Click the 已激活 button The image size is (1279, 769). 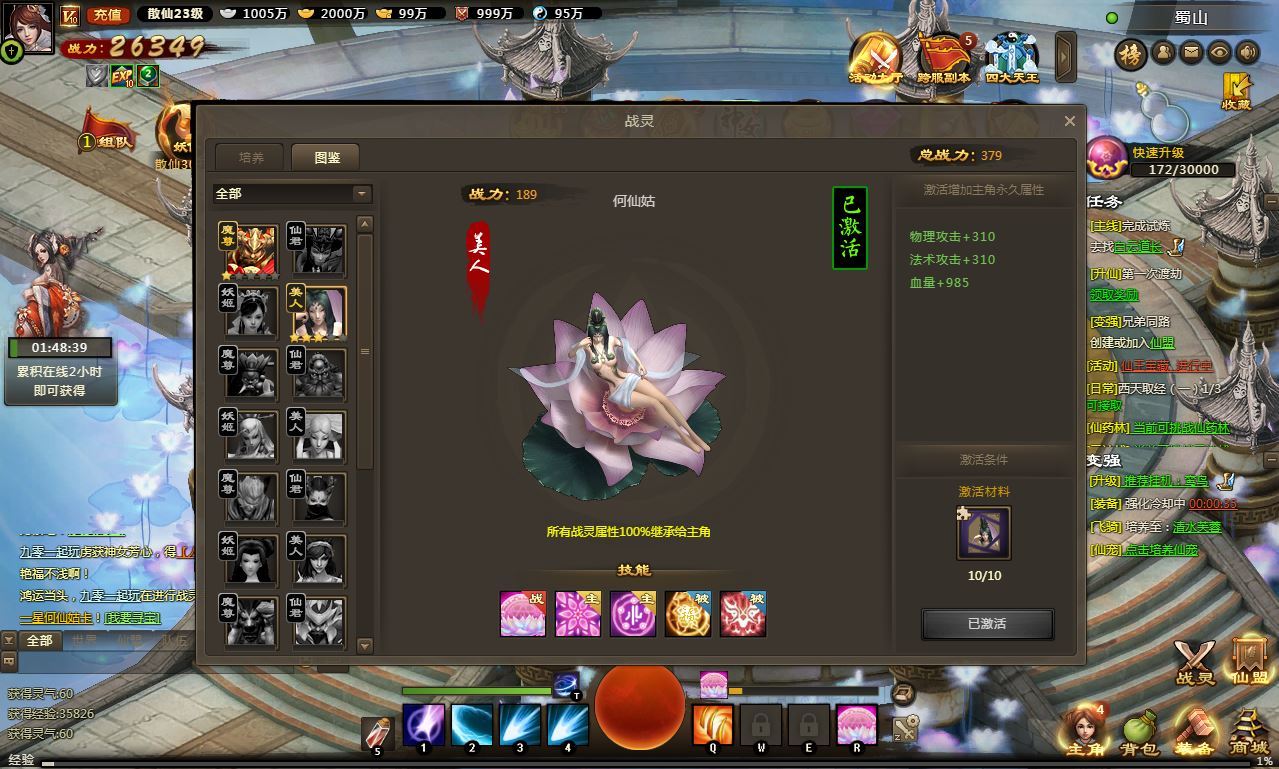[987, 624]
